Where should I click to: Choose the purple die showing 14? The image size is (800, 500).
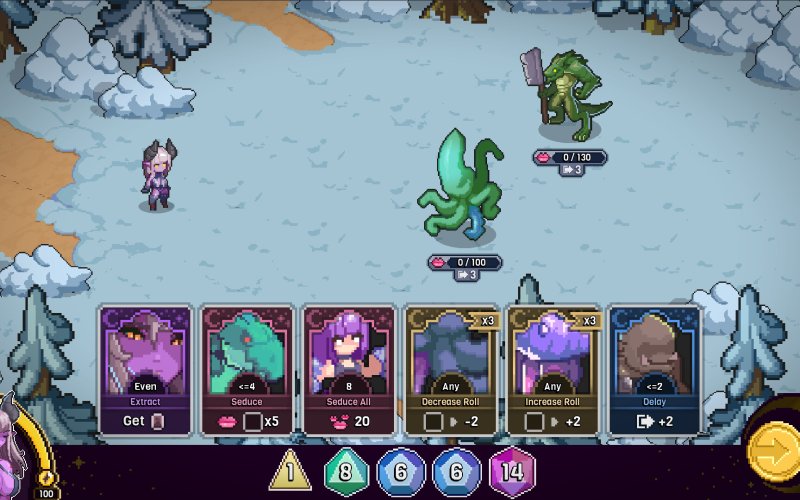tap(512, 470)
